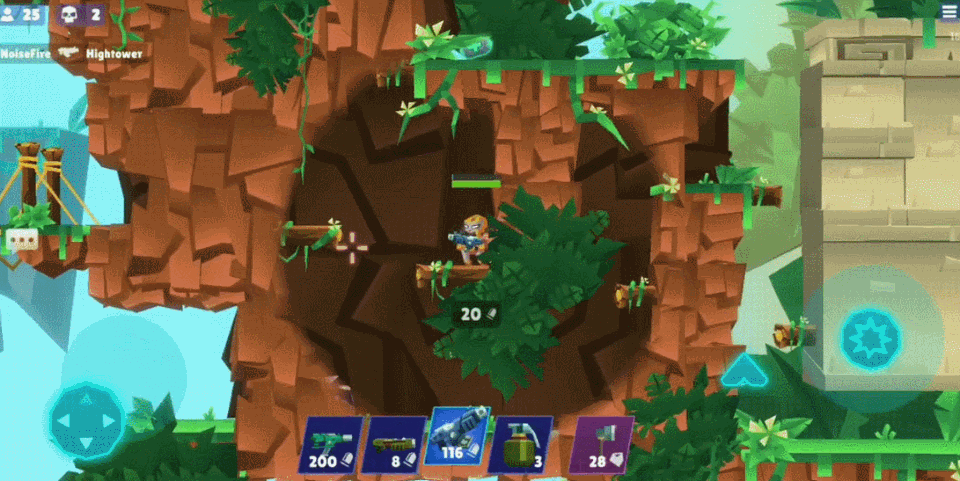This screenshot has height=481, width=960.
Task: Open the chat bubble button
Action: tap(21, 239)
